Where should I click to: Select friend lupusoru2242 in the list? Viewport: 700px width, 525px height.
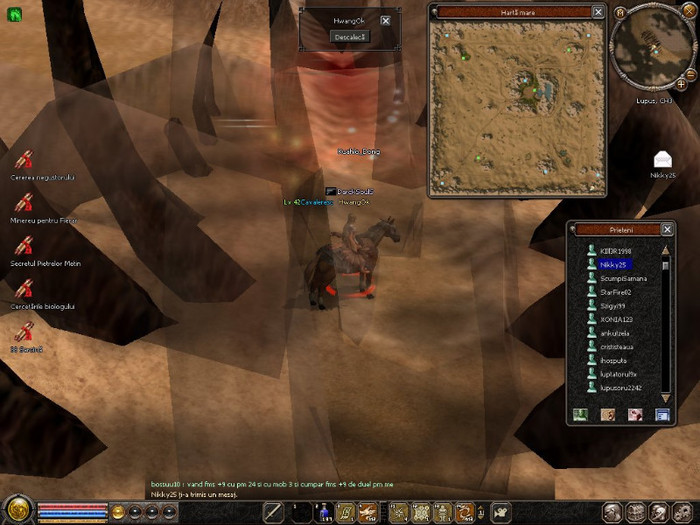621,388
